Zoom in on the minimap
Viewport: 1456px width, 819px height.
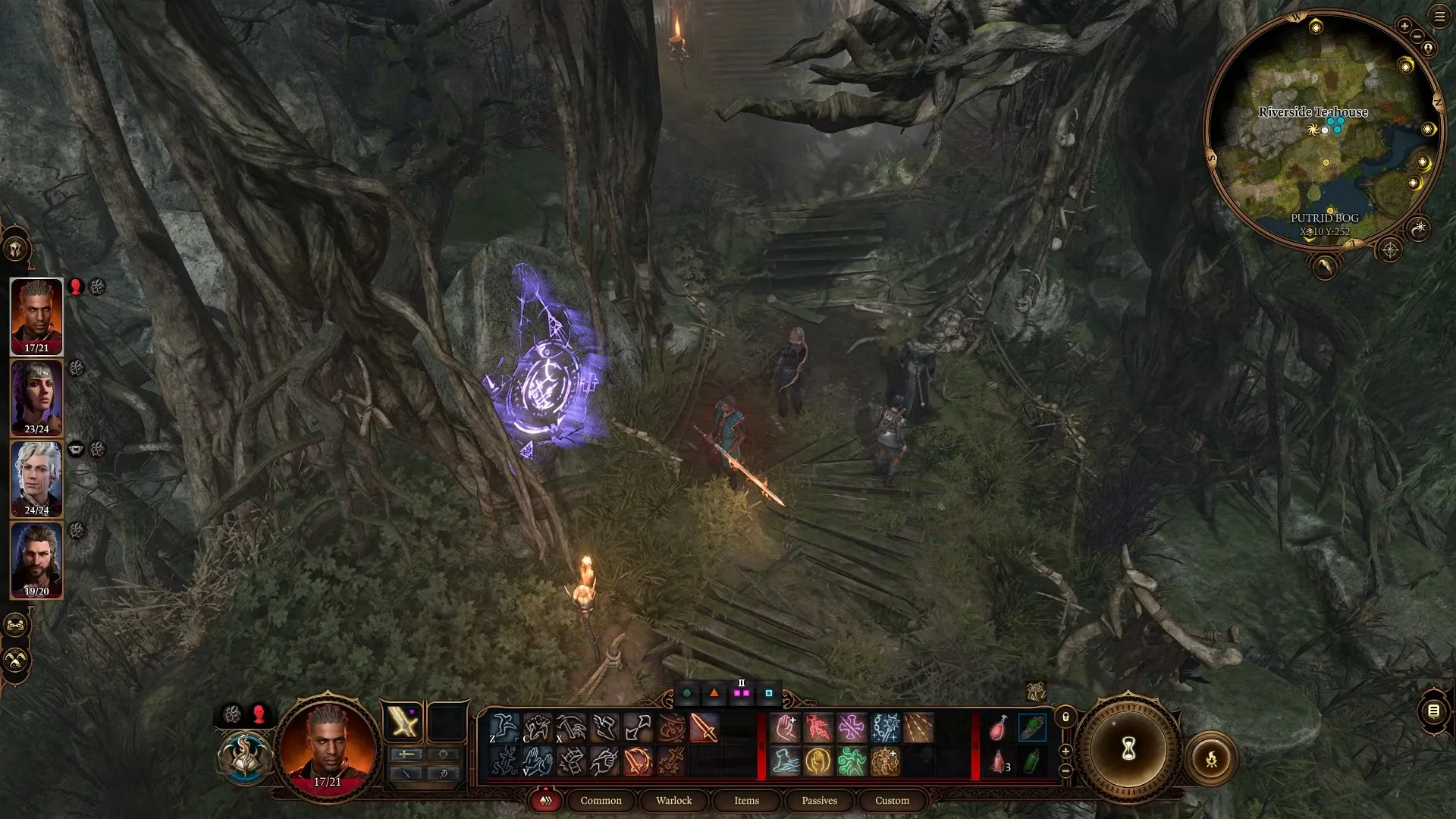1404,26
